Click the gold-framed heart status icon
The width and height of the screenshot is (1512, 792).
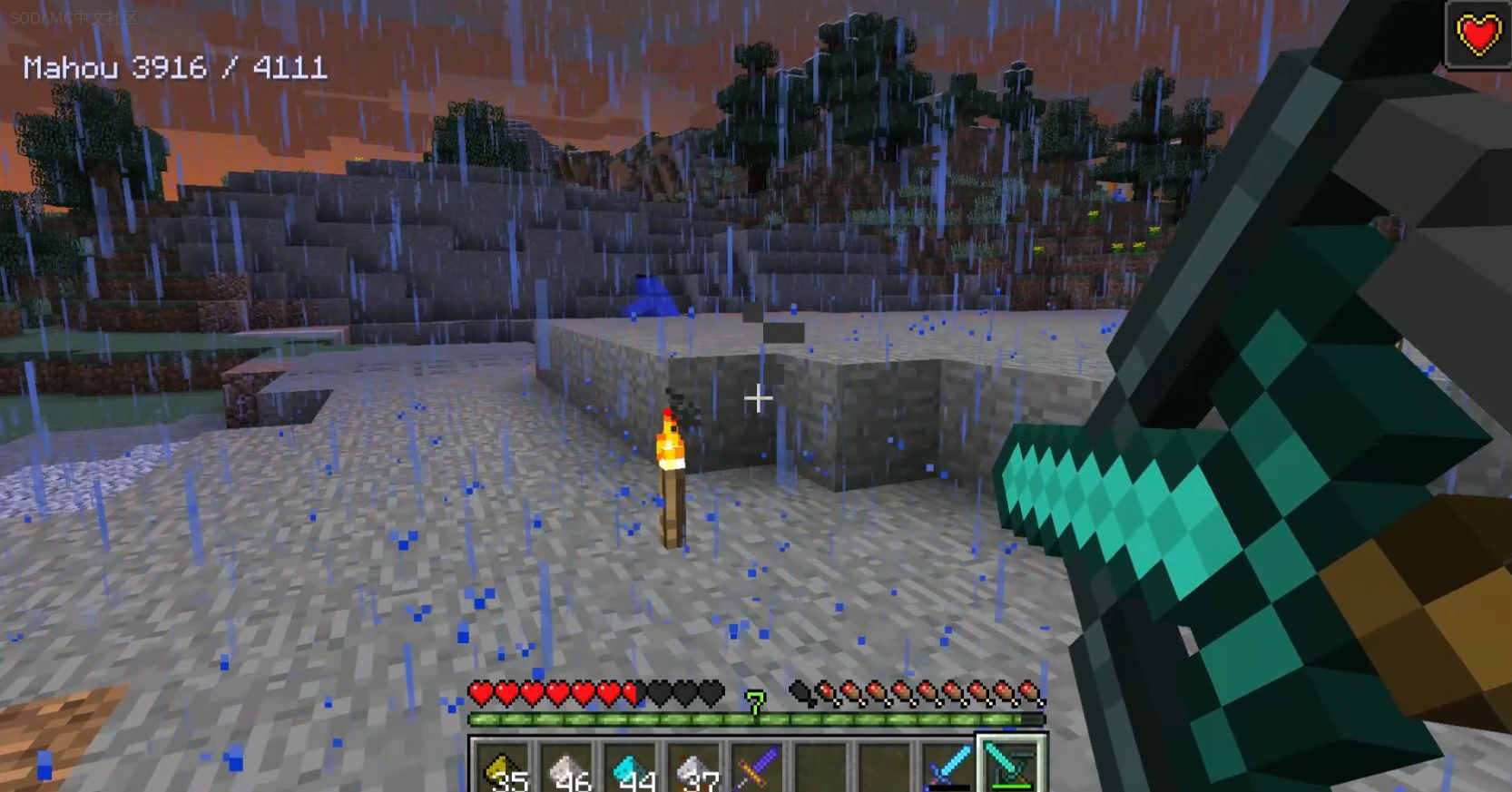tap(1478, 35)
